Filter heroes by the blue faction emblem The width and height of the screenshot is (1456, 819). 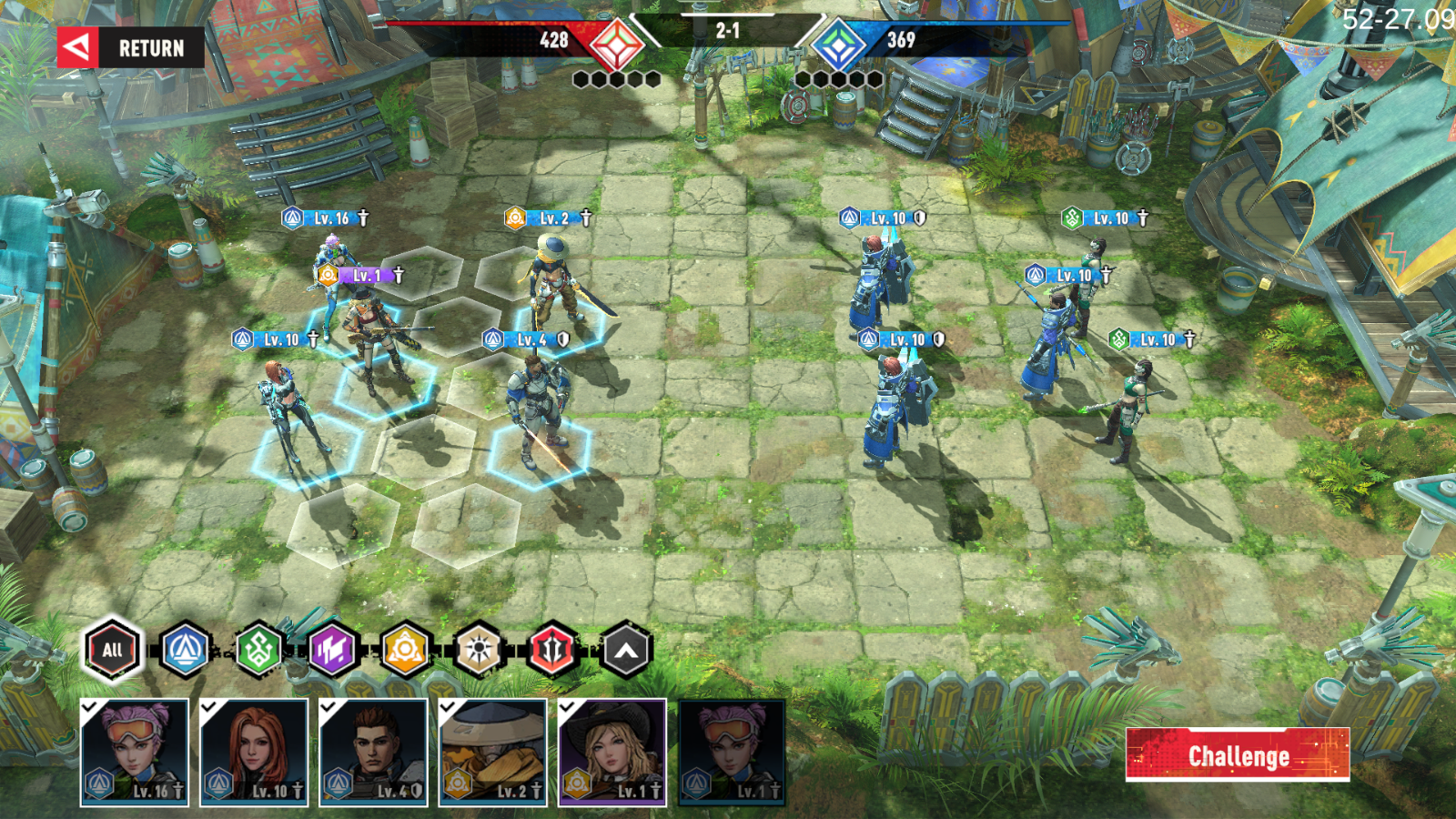coord(183,649)
